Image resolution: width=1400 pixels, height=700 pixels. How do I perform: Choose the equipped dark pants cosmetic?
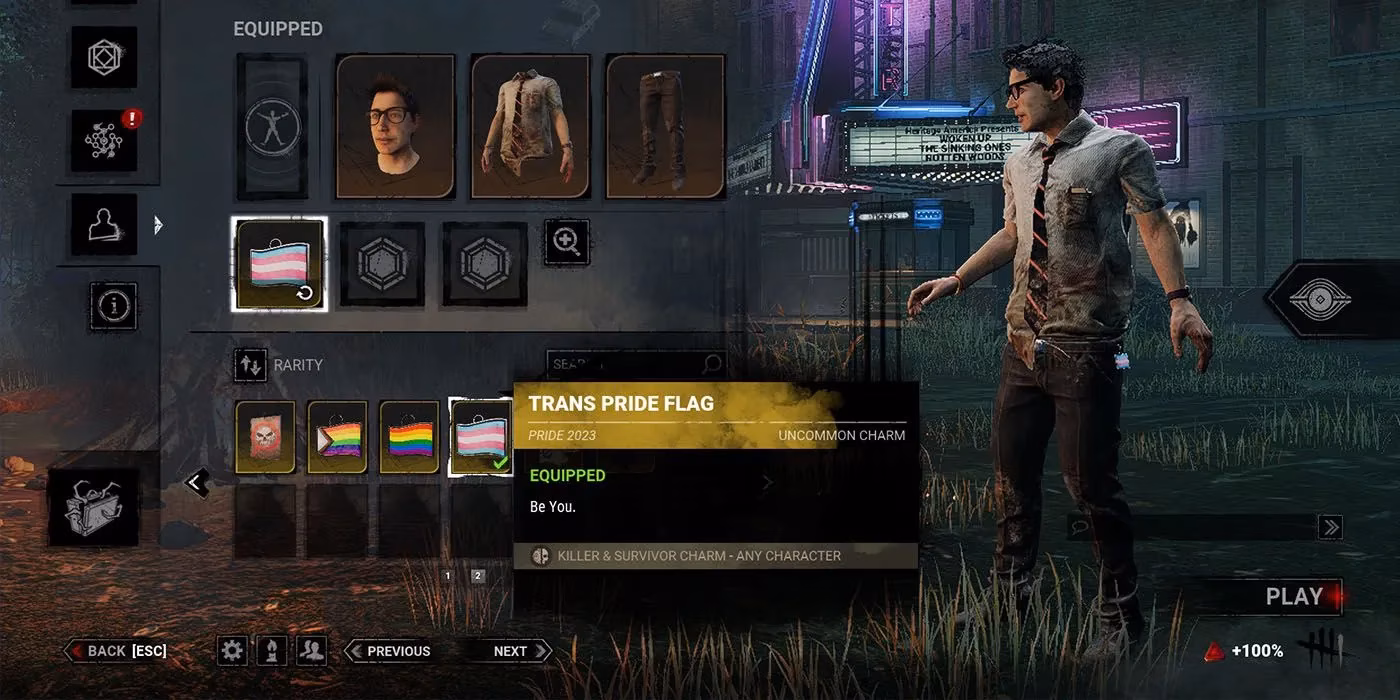click(x=665, y=126)
